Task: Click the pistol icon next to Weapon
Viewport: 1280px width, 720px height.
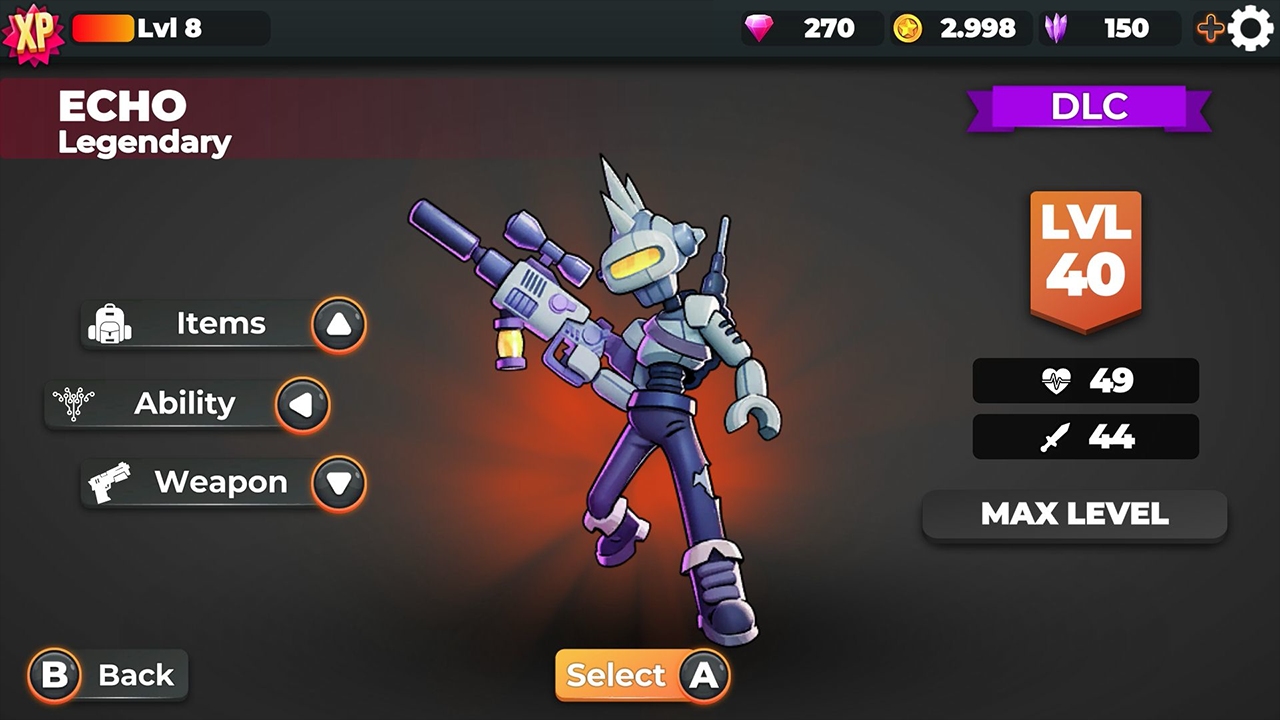Action: (111, 481)
